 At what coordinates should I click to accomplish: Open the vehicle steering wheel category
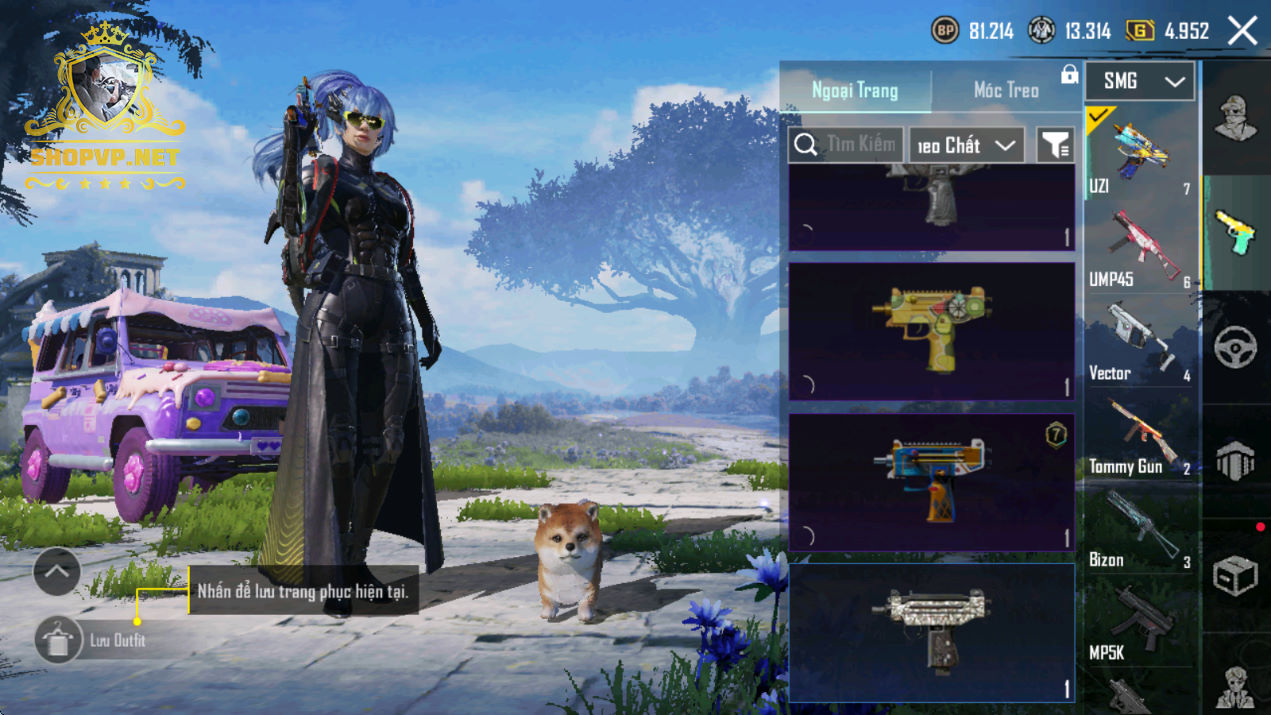tap(1236, 347)
